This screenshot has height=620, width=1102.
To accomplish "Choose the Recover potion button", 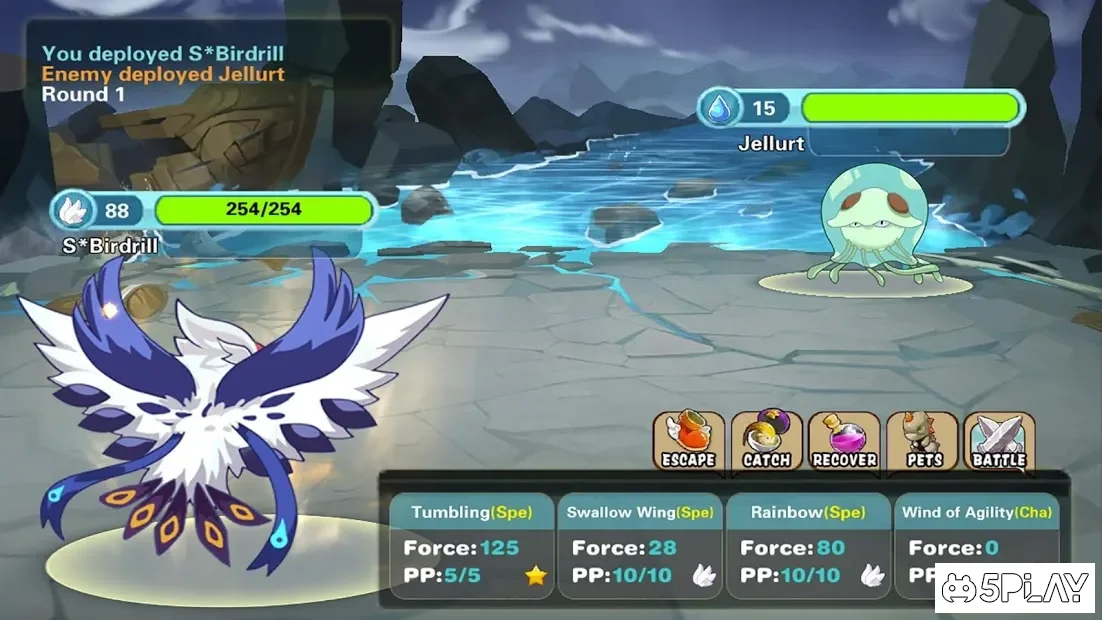I will [844, 441].
